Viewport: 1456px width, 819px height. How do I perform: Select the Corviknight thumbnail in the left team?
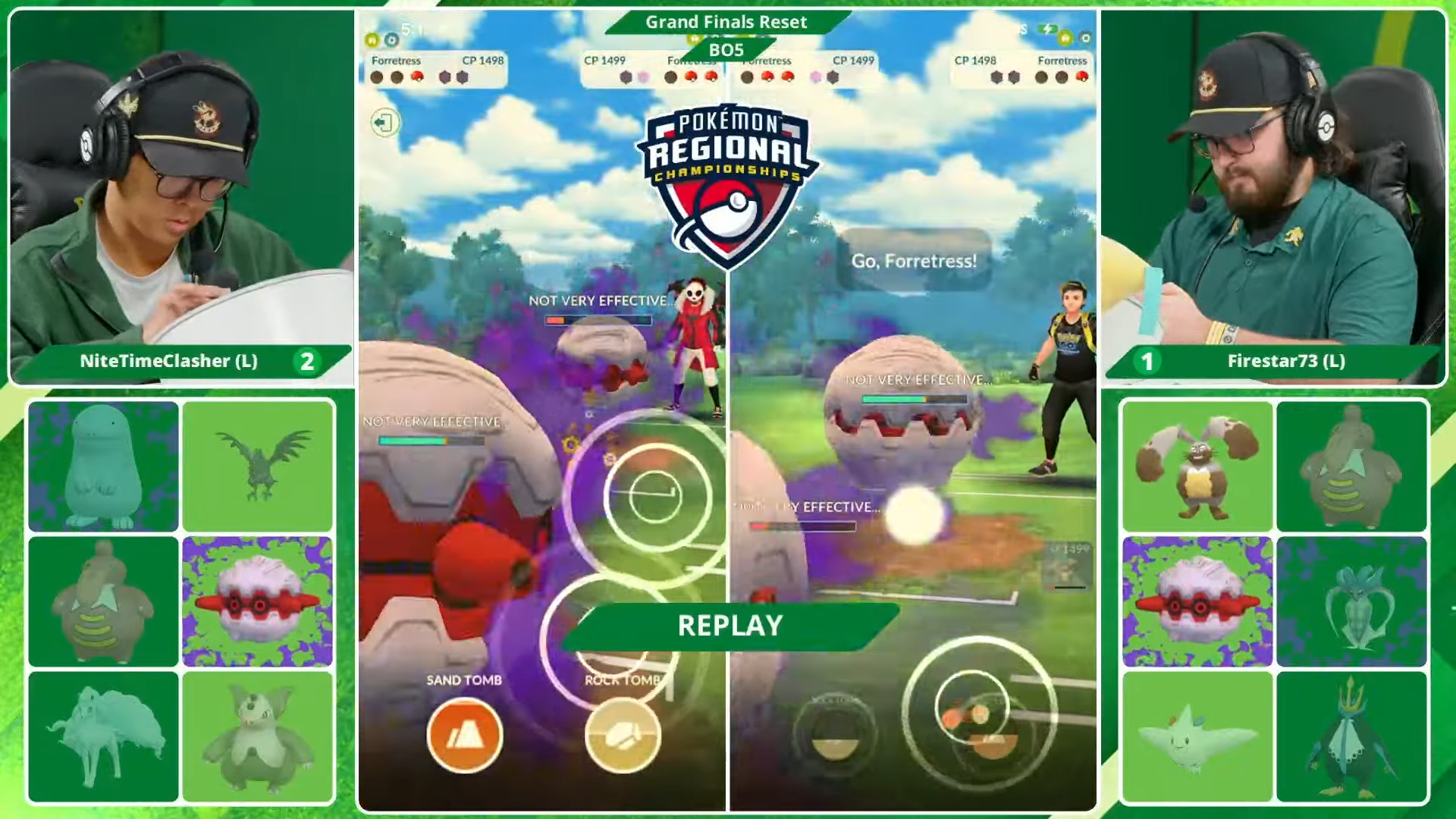click(258, 466)
